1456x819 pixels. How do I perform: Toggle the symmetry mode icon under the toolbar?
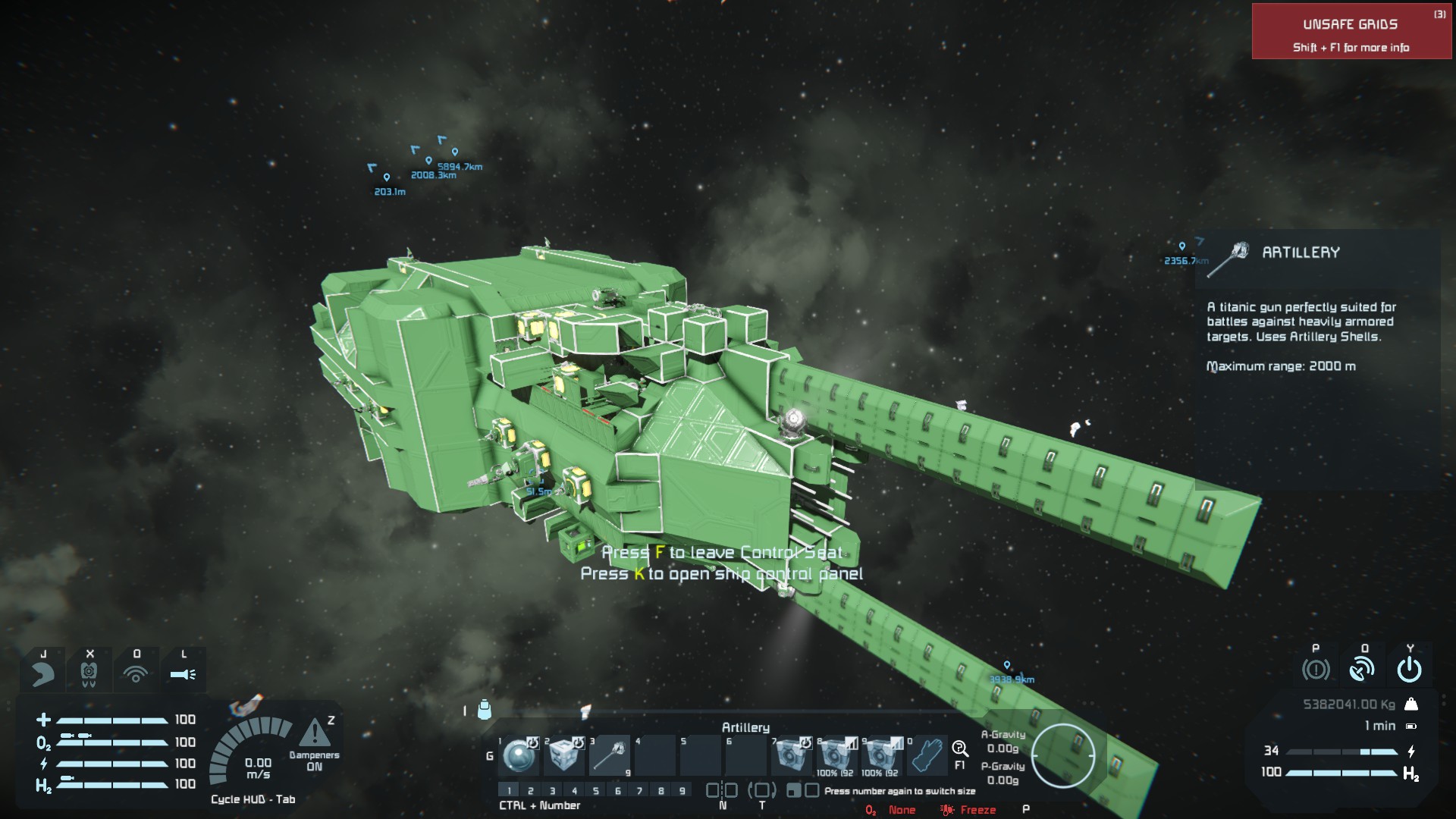[722, 791]
